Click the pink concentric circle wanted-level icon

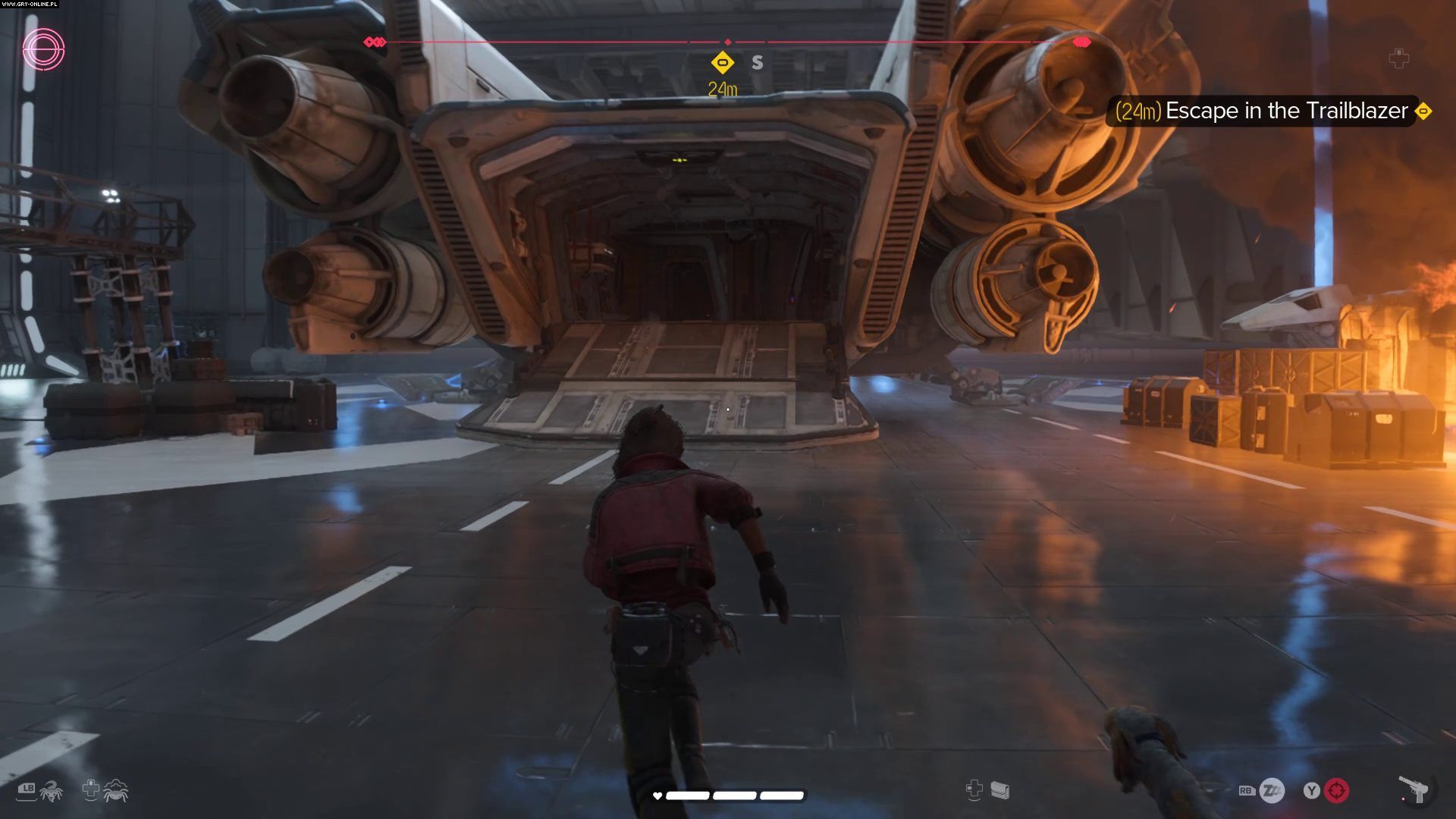[x=43, y=50]
